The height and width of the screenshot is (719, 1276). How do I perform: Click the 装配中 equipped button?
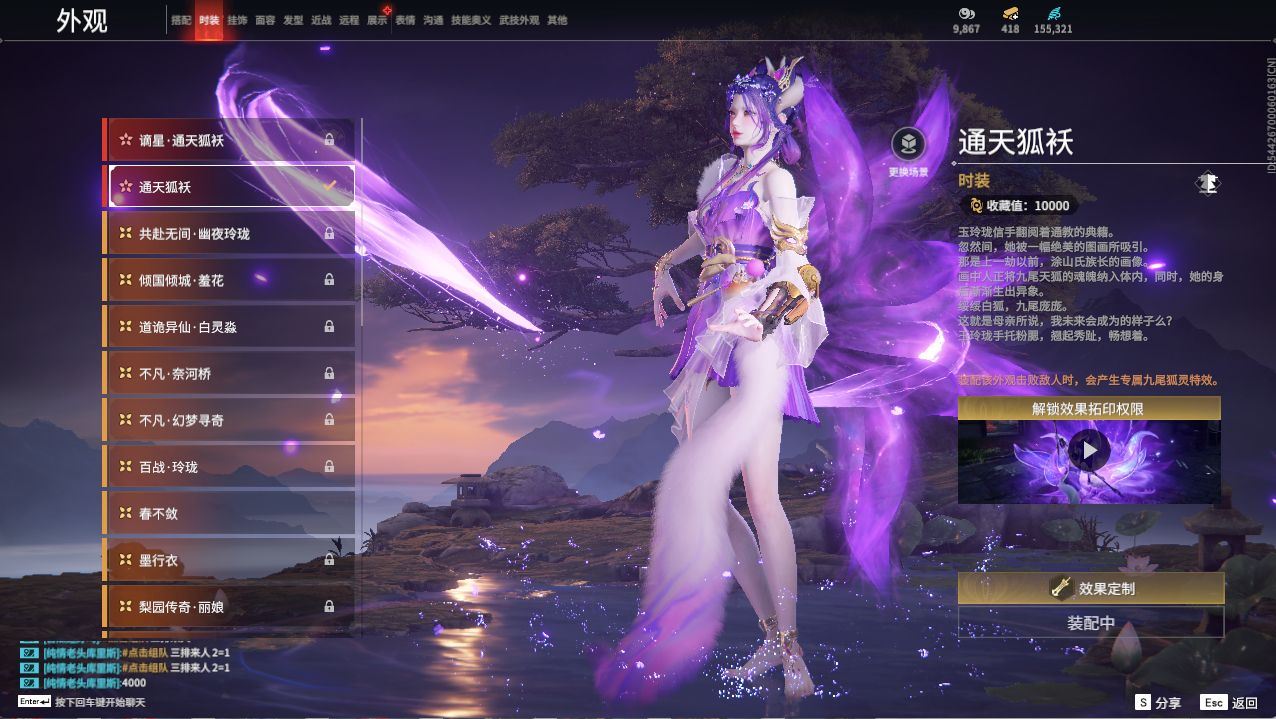(1090, 623)
